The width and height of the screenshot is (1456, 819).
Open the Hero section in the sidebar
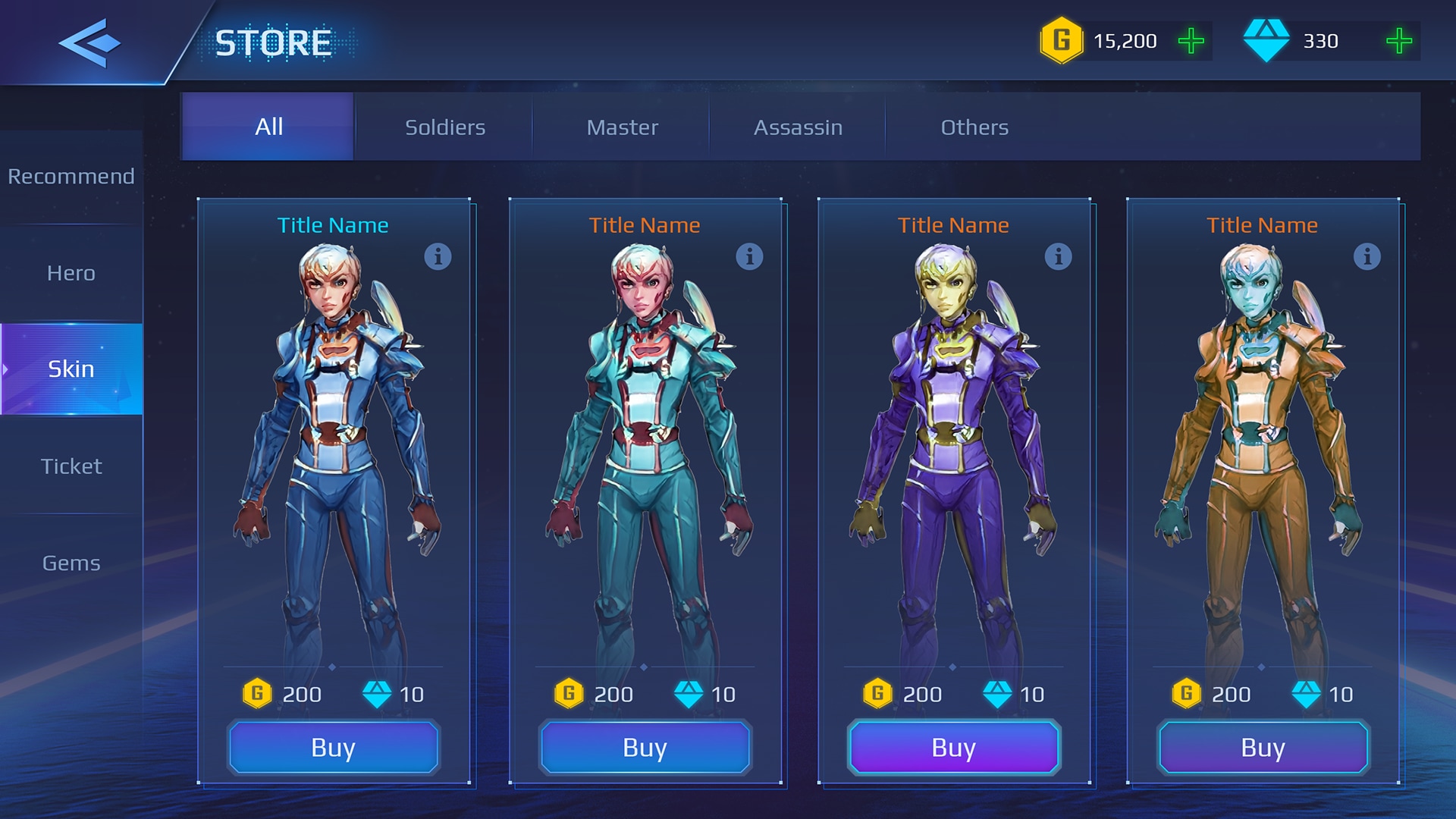point(71,273)
